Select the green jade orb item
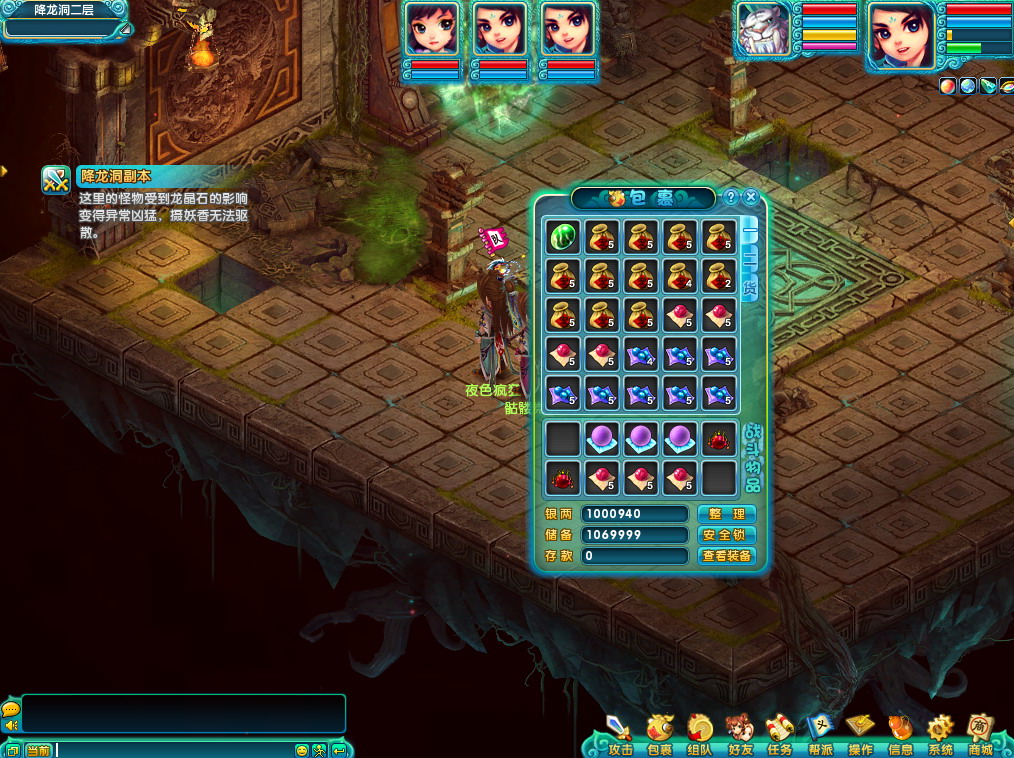 563,236
